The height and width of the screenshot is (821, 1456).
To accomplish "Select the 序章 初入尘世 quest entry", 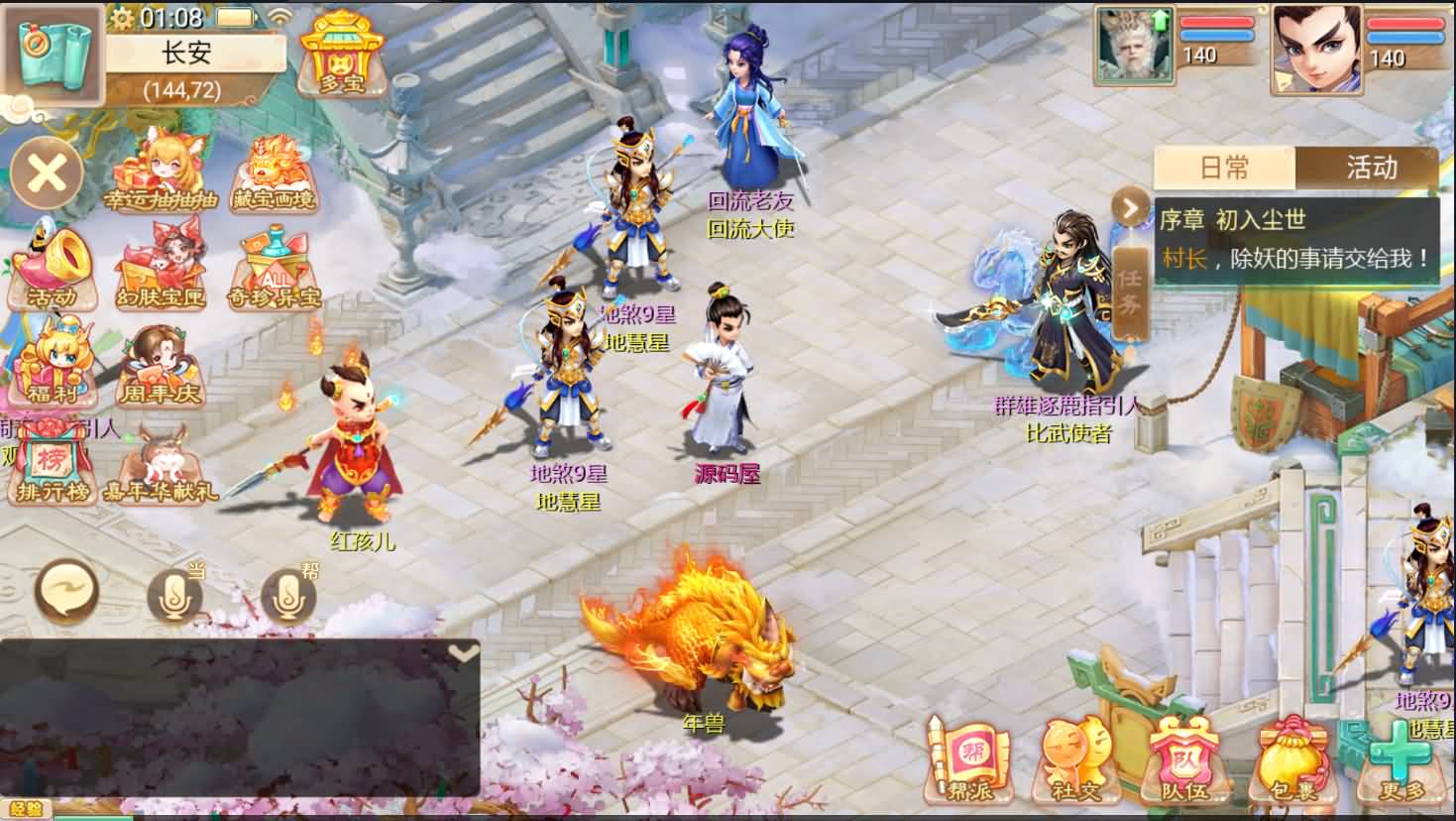I will tap(1296, 240).
